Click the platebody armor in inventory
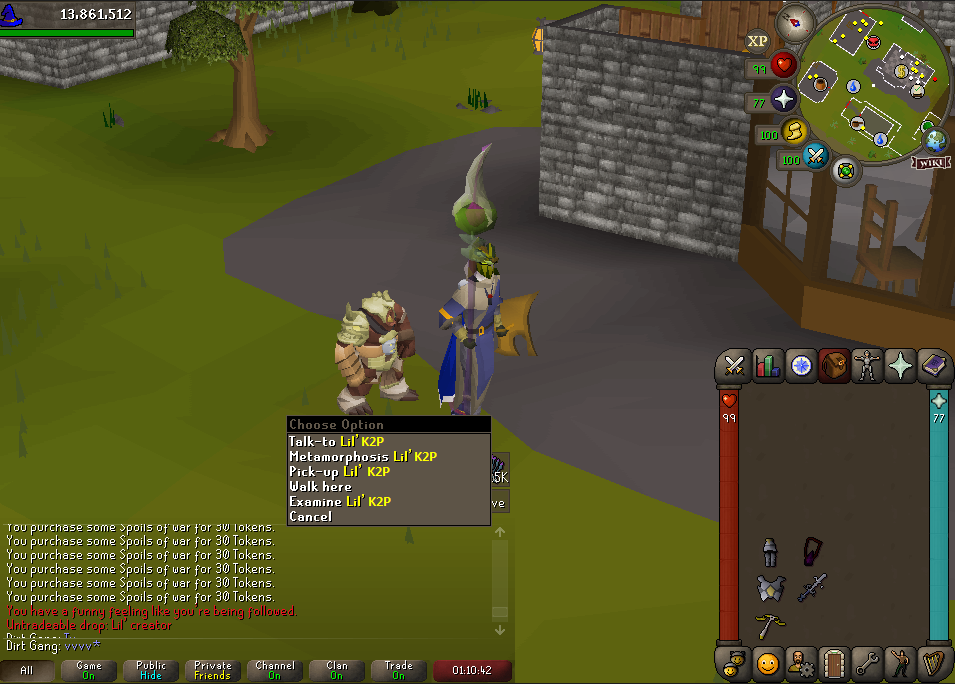955x684 pixels. point(769,588)
